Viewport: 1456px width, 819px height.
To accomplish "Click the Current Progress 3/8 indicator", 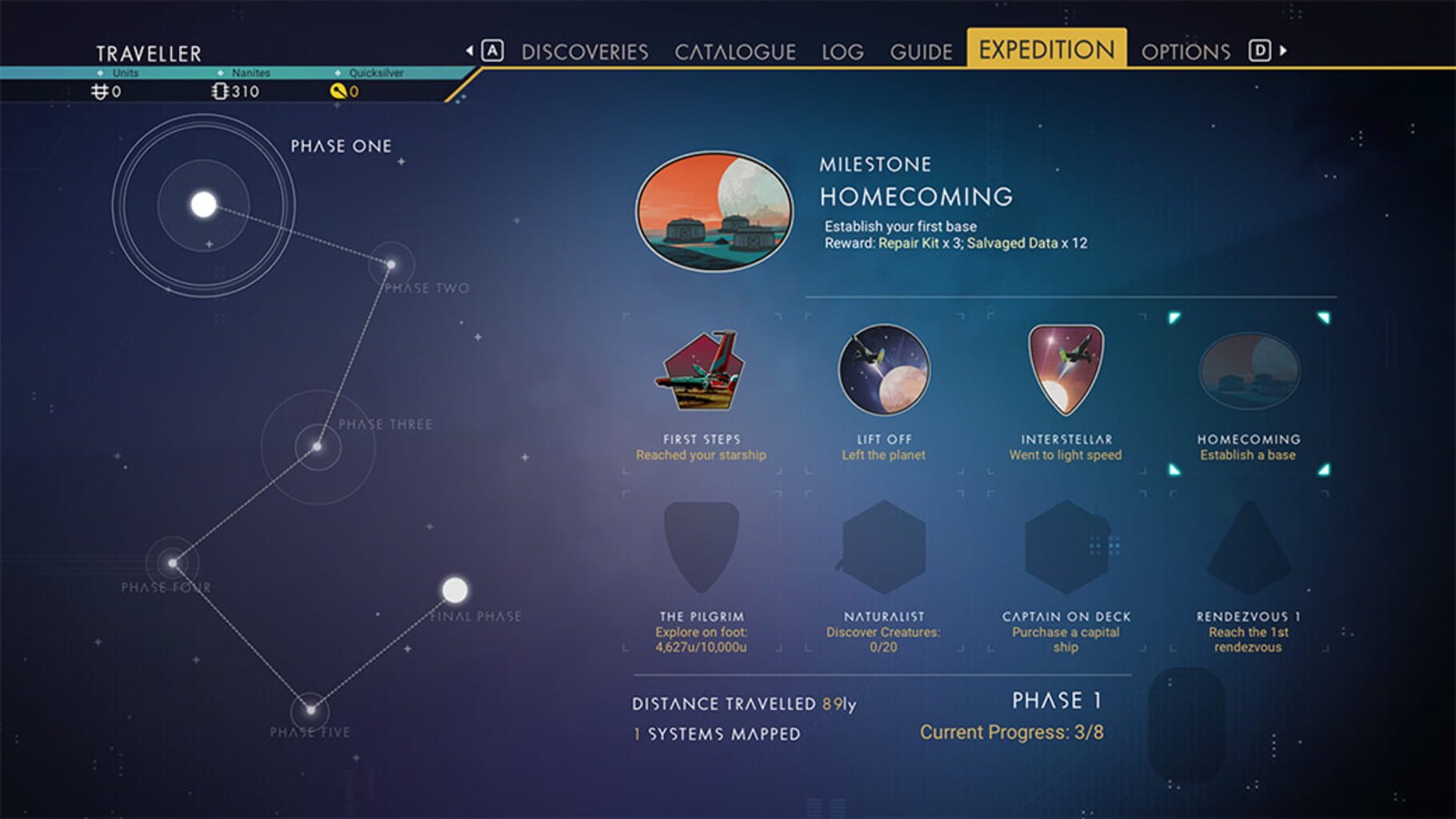I will click(x=1014, y=731).
